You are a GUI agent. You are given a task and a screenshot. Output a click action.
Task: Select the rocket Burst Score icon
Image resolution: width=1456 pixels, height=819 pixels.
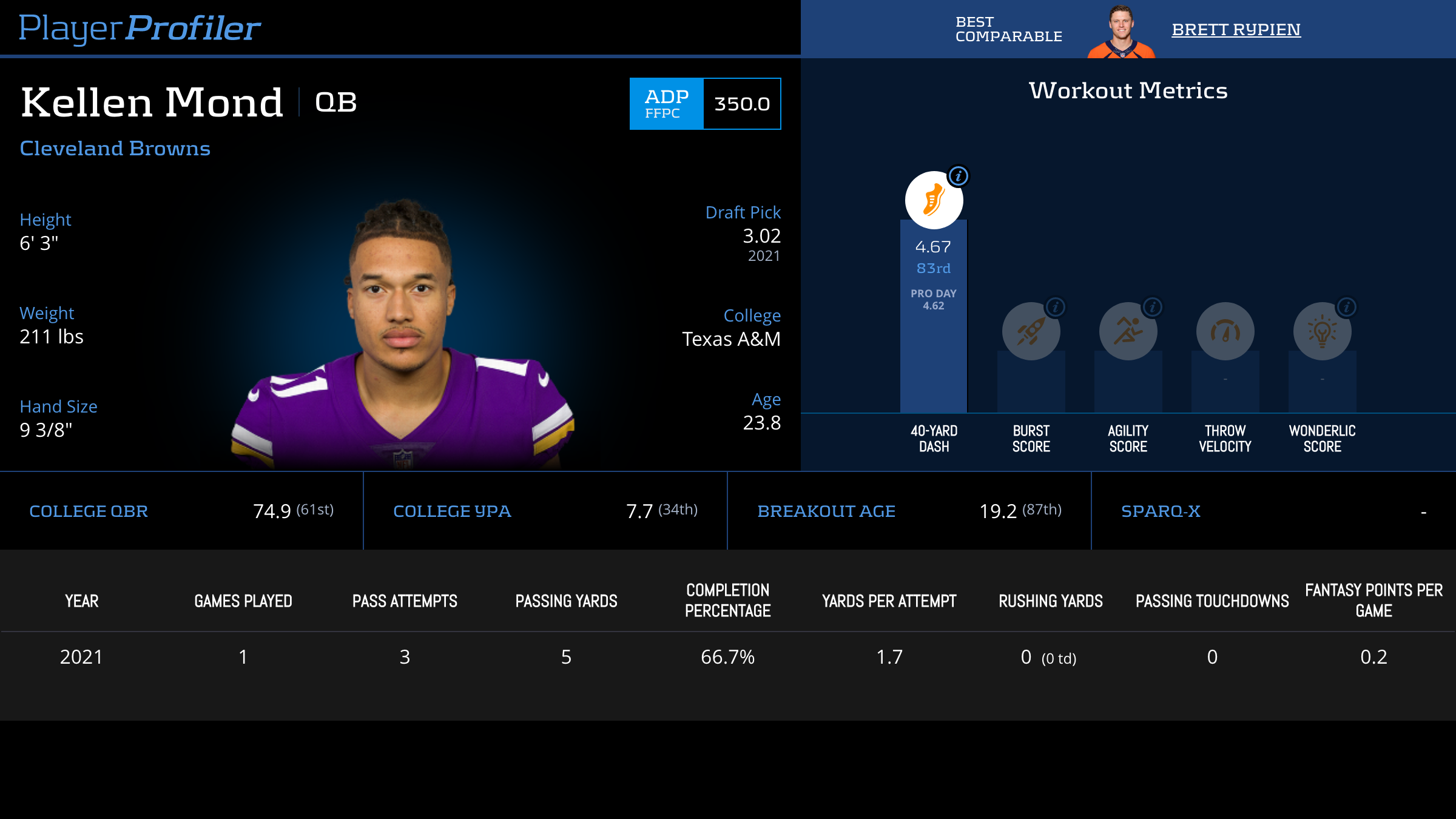(x=1031, y=331)
